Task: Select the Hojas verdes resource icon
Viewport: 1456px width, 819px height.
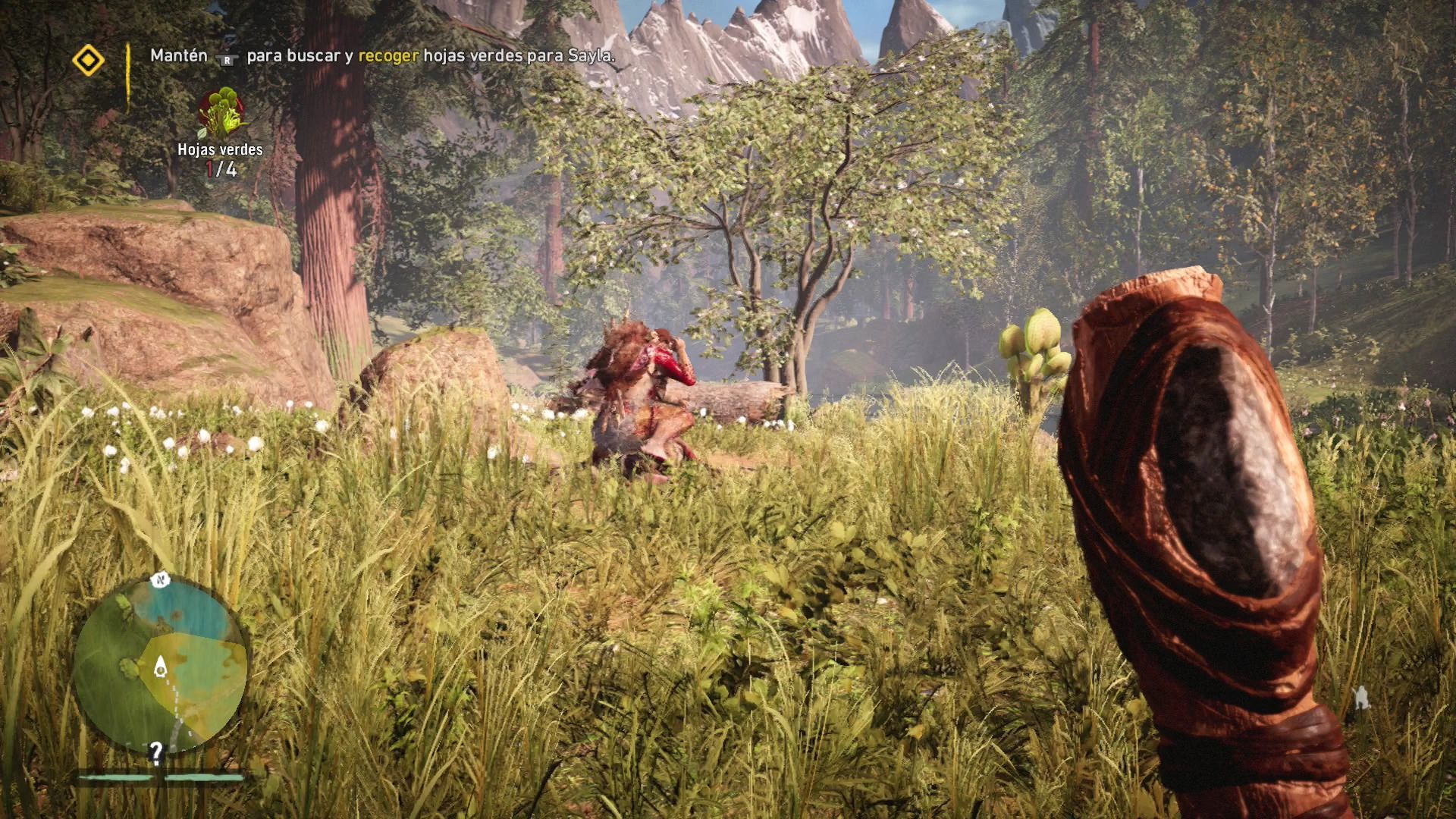Action: tap(220, 112)
